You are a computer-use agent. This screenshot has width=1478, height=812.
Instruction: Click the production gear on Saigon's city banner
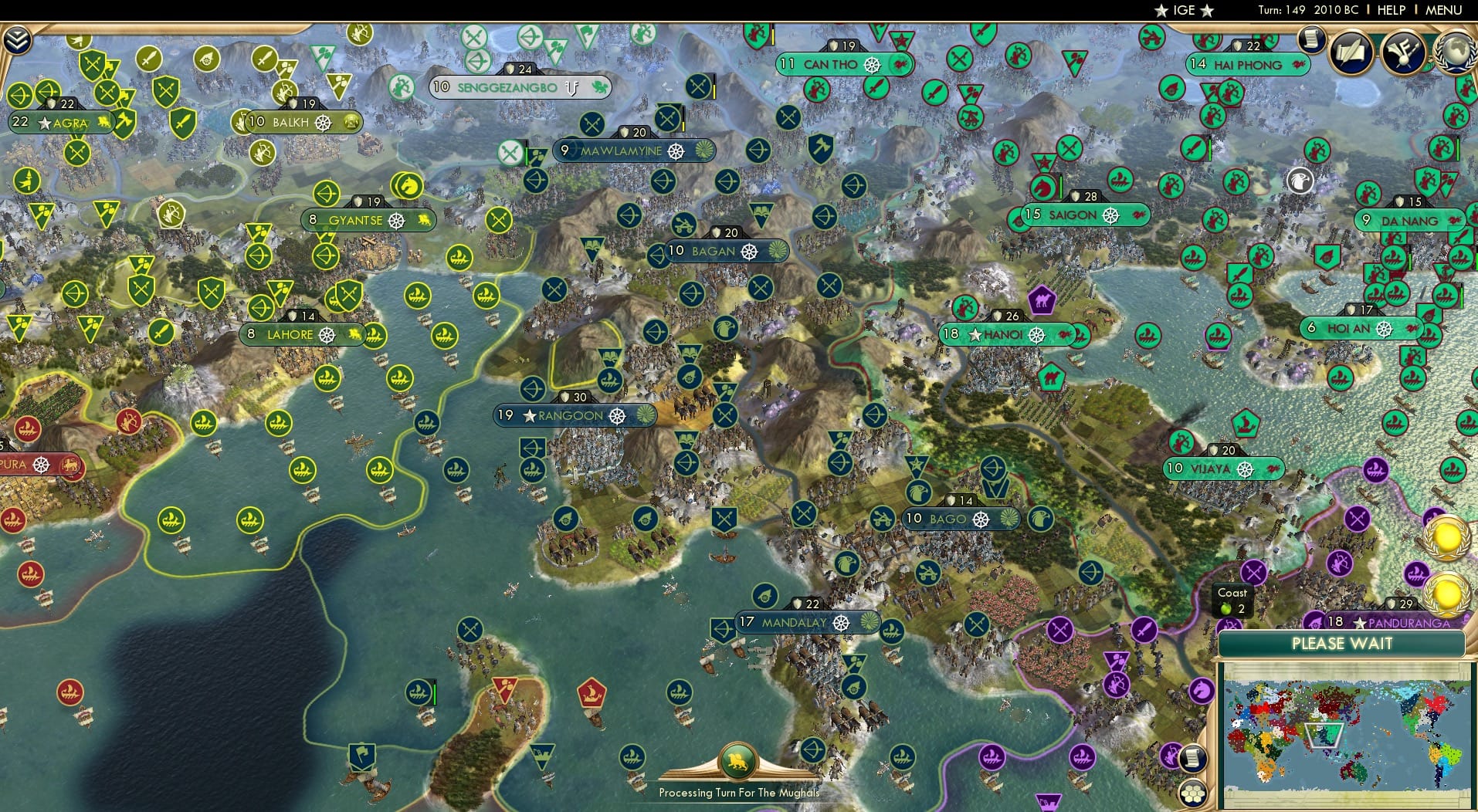pos(1110,215)
